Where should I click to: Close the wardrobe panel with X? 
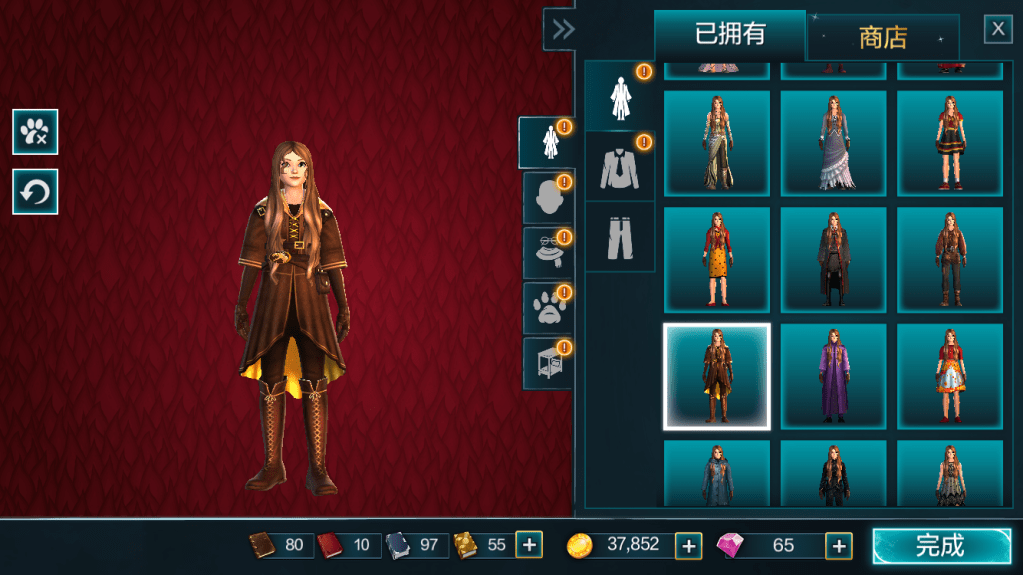click(998, 29)
